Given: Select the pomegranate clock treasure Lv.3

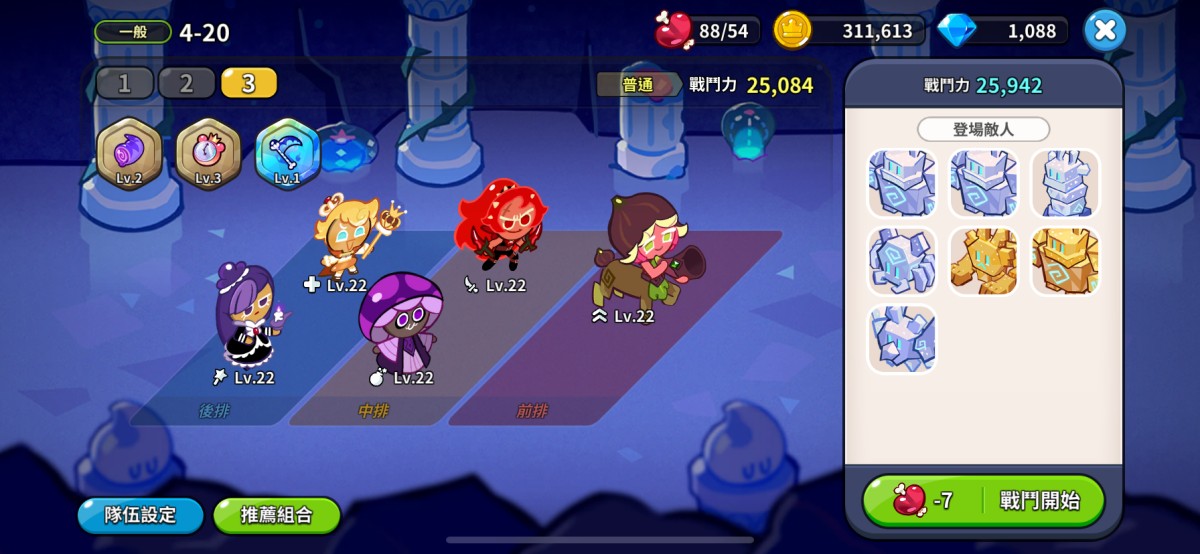Looking at the screenshot, I should pos(208,153).
